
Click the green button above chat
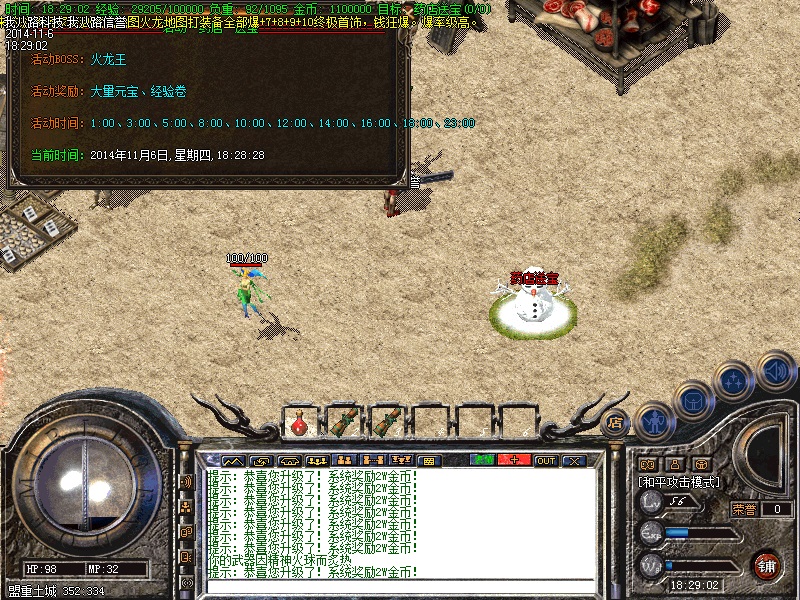pos(484,461)
